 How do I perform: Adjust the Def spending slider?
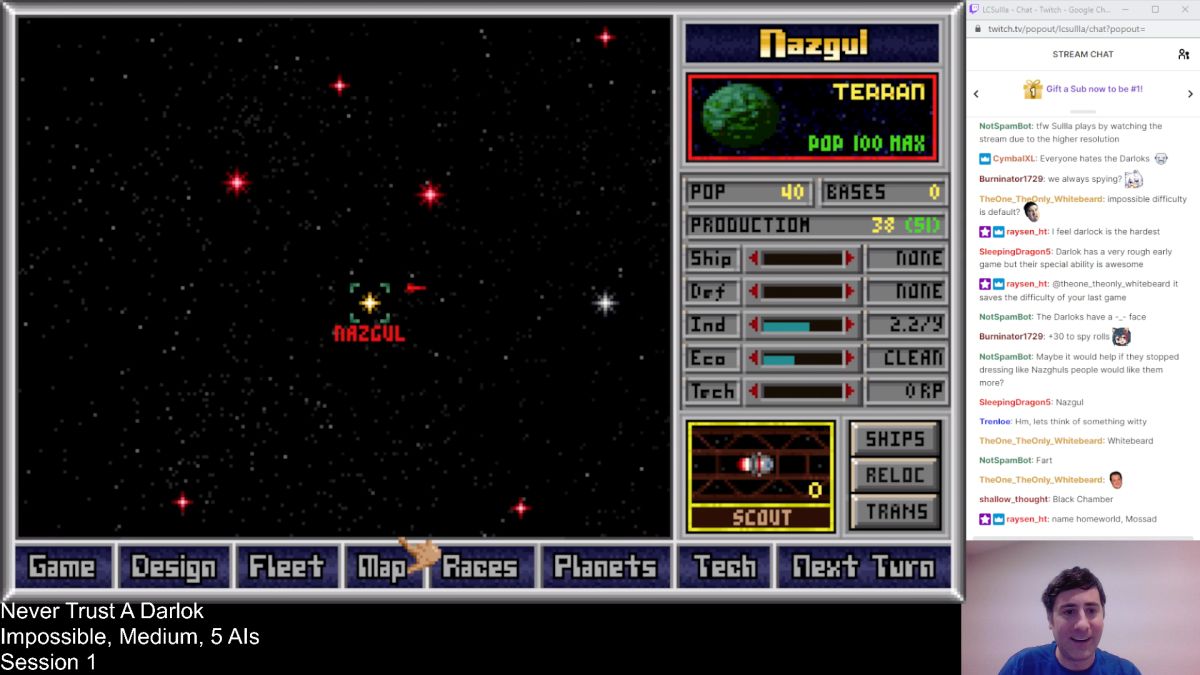tap(803, 292)
